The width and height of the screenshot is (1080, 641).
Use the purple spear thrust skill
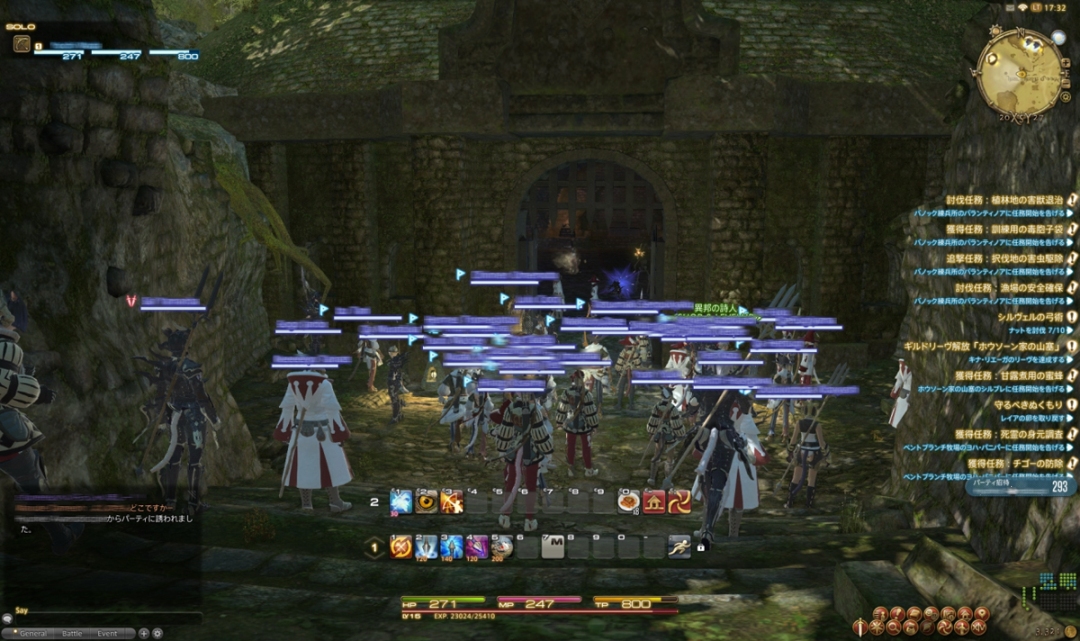click(477, 547)
